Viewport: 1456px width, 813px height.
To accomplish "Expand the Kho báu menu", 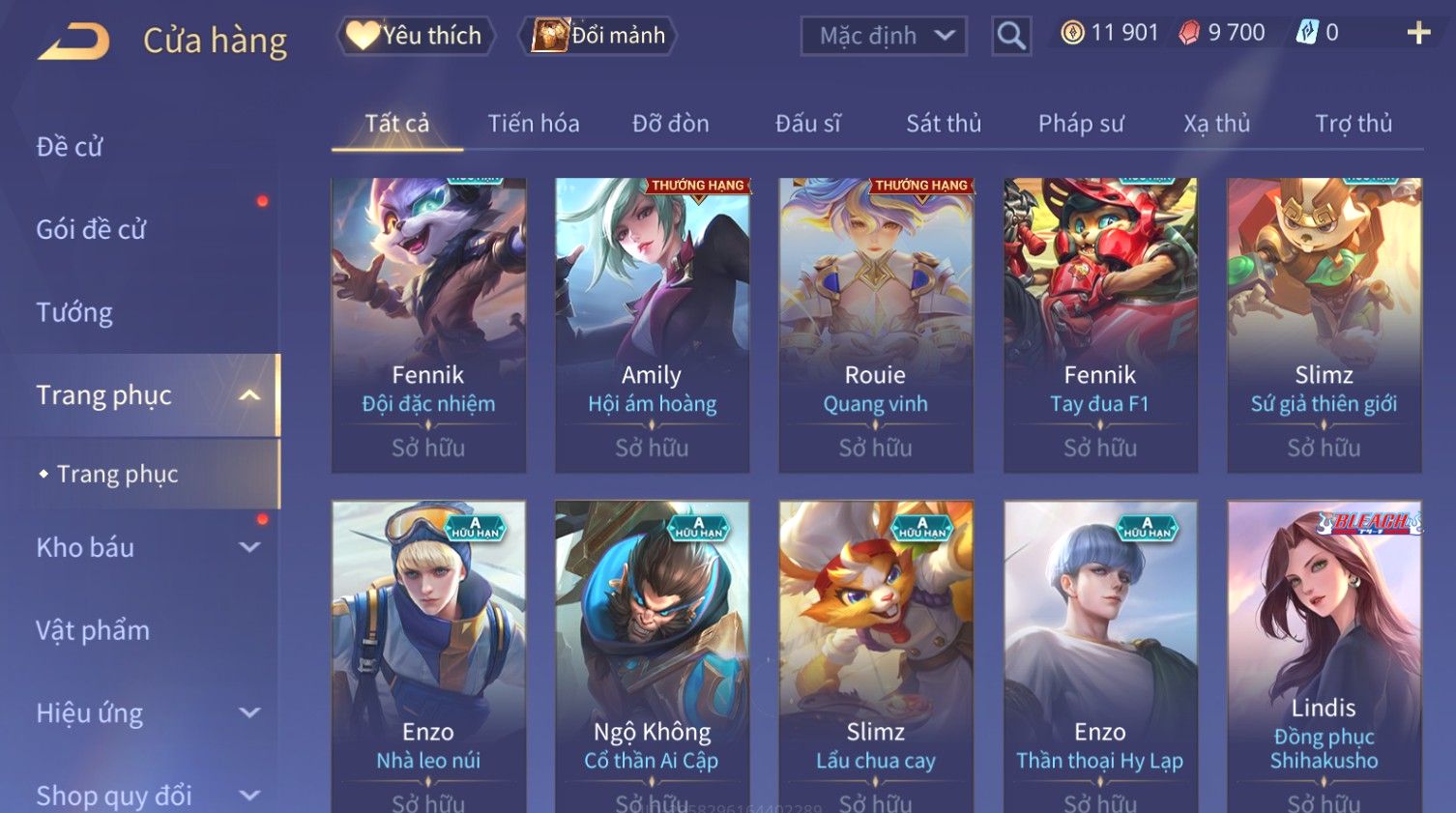I will 145,547.
